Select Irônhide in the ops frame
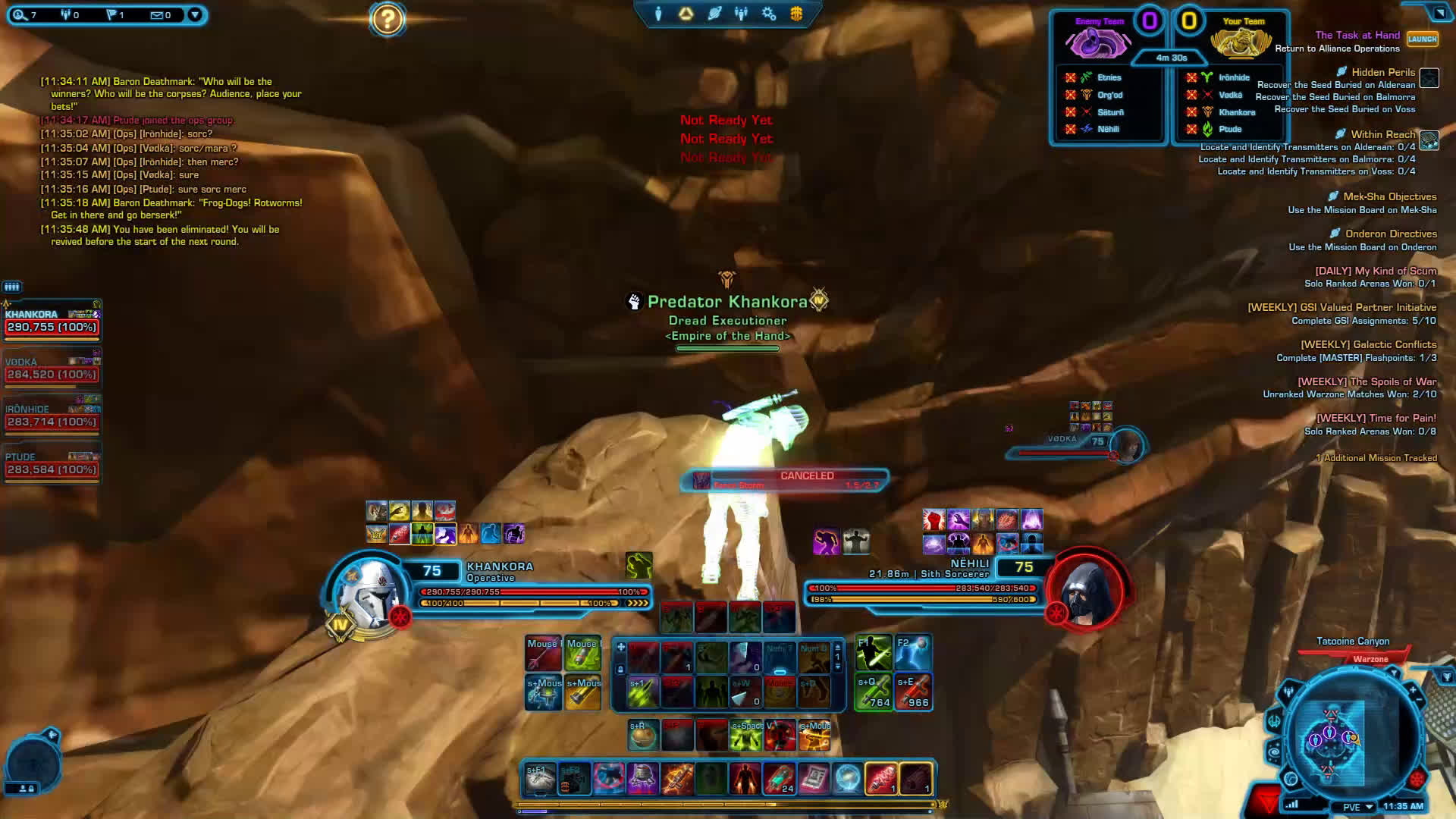 [x=52, y=416]
